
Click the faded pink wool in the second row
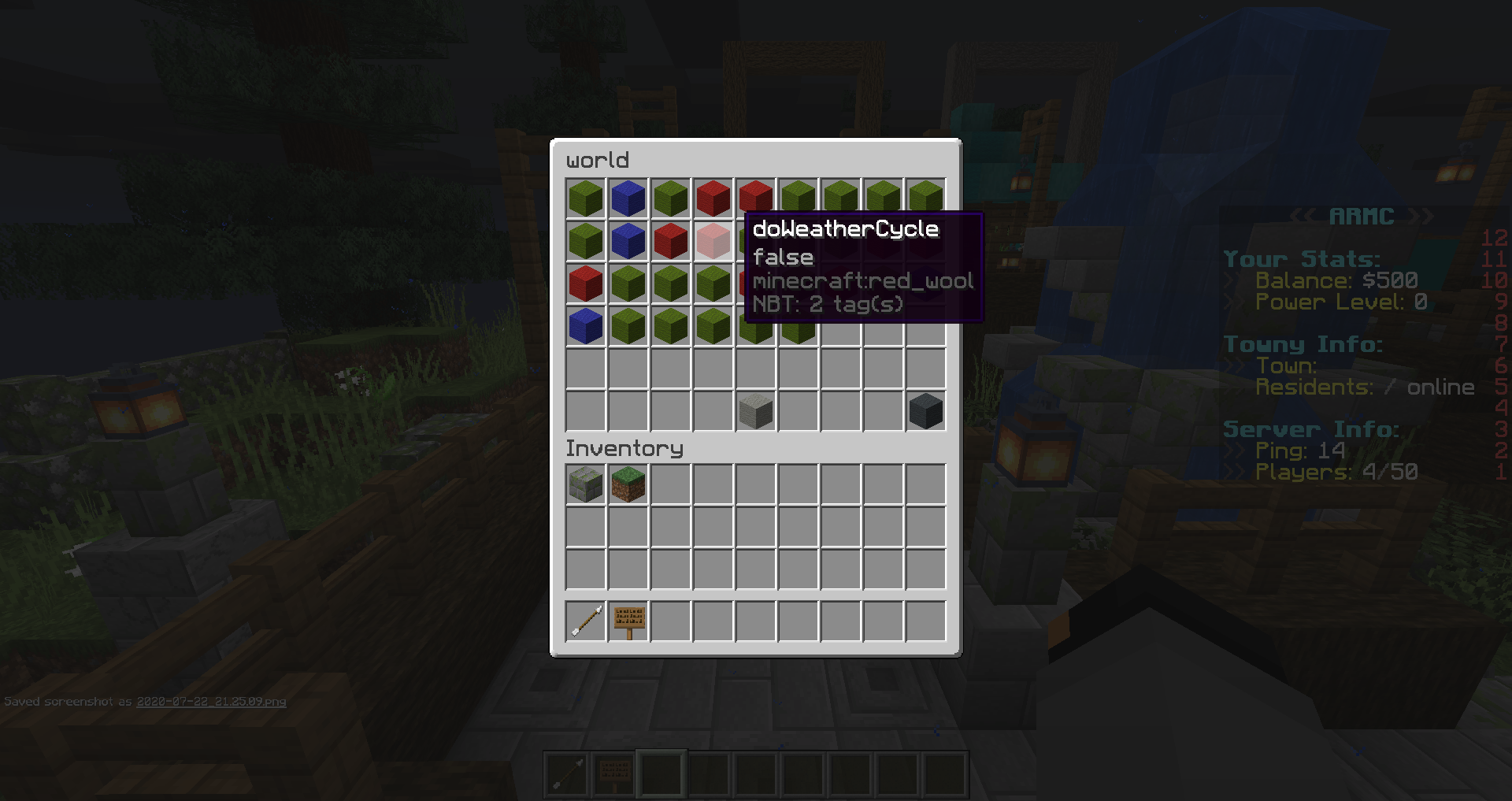click(713, 240)
